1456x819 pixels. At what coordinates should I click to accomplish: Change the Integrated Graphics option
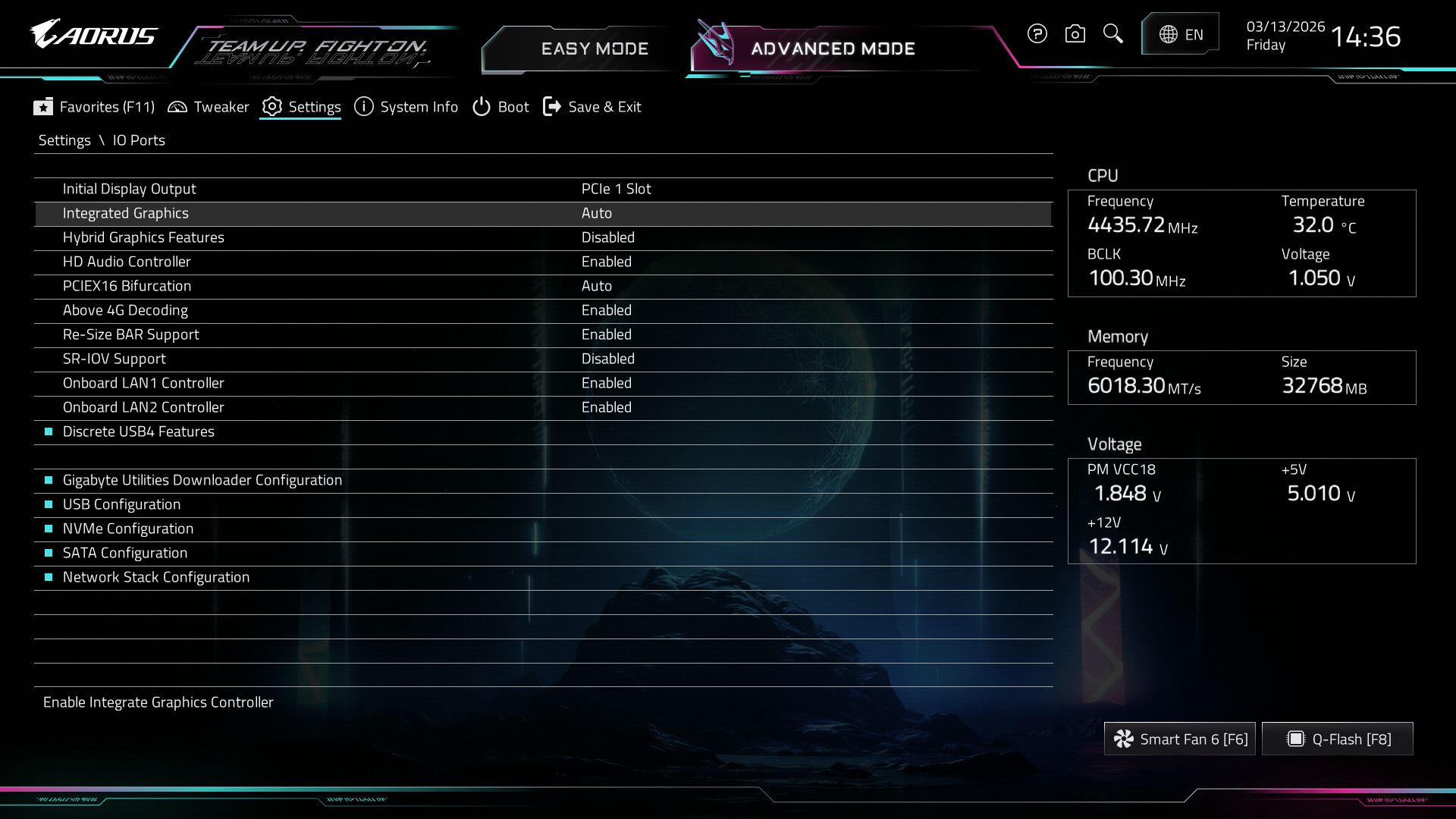tap(596, 213)
